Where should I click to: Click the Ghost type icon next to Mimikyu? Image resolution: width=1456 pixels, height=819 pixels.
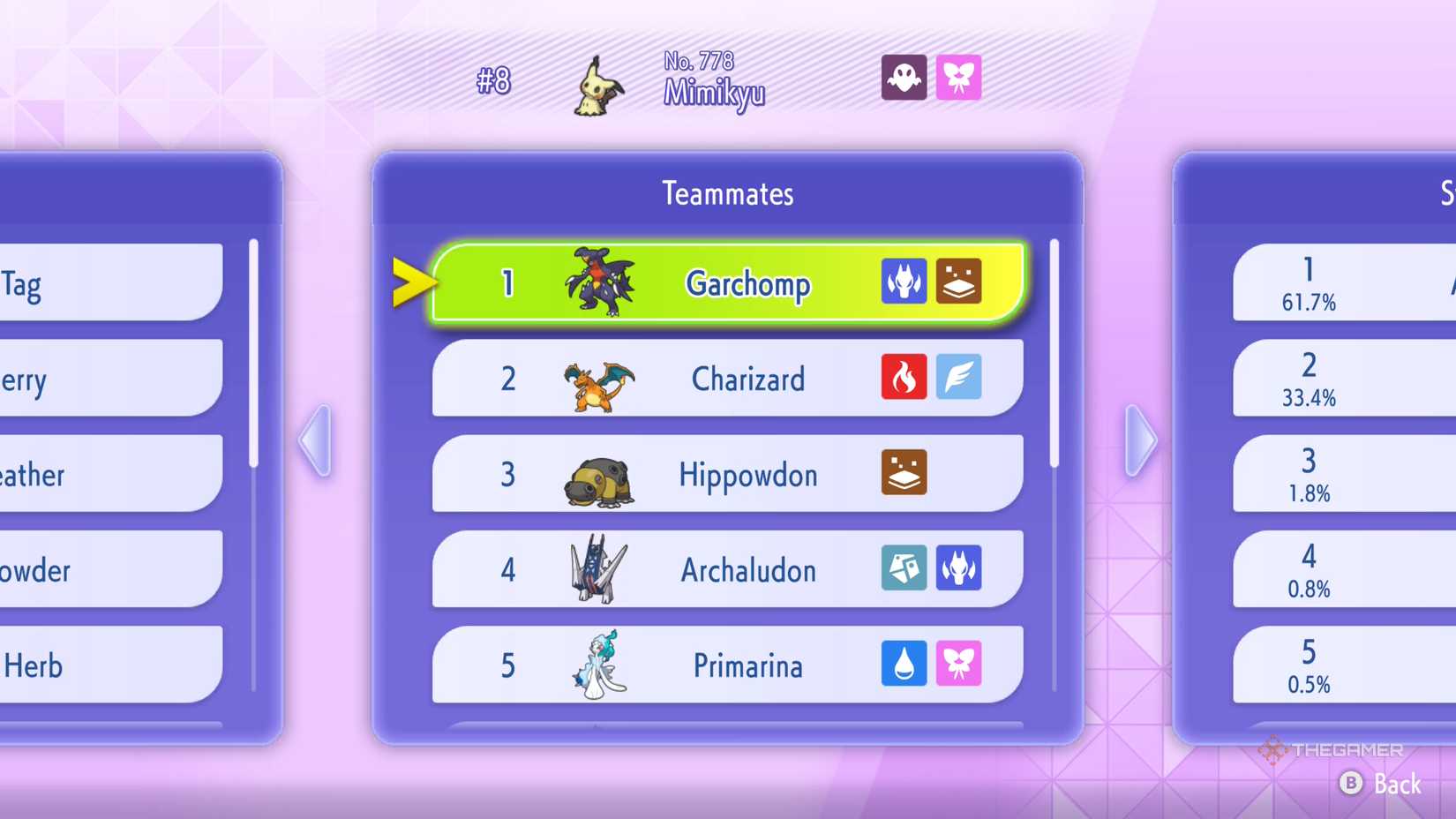(x=904, y=78)
